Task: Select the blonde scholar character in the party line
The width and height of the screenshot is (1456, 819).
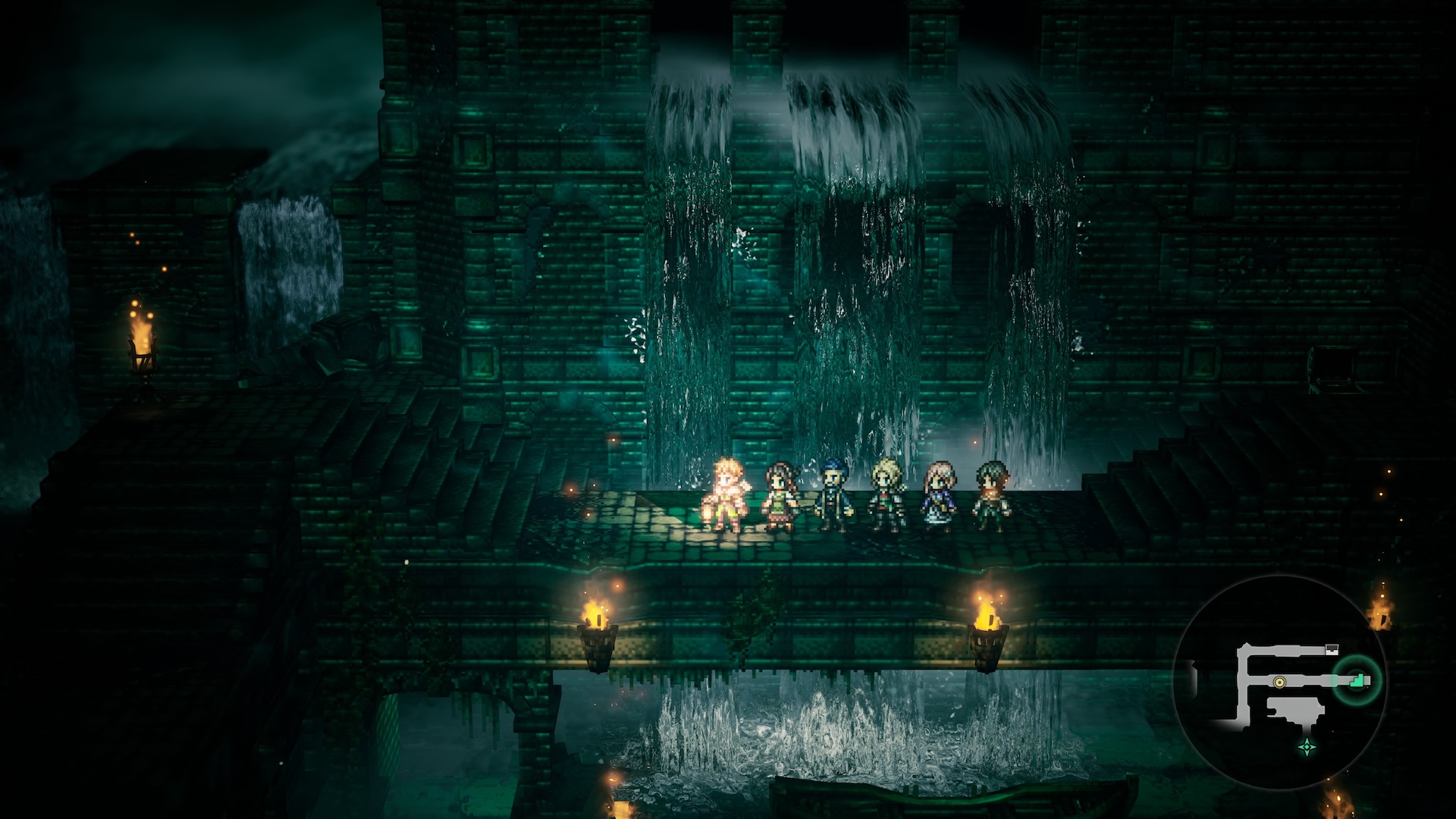Action: (886, 493)
